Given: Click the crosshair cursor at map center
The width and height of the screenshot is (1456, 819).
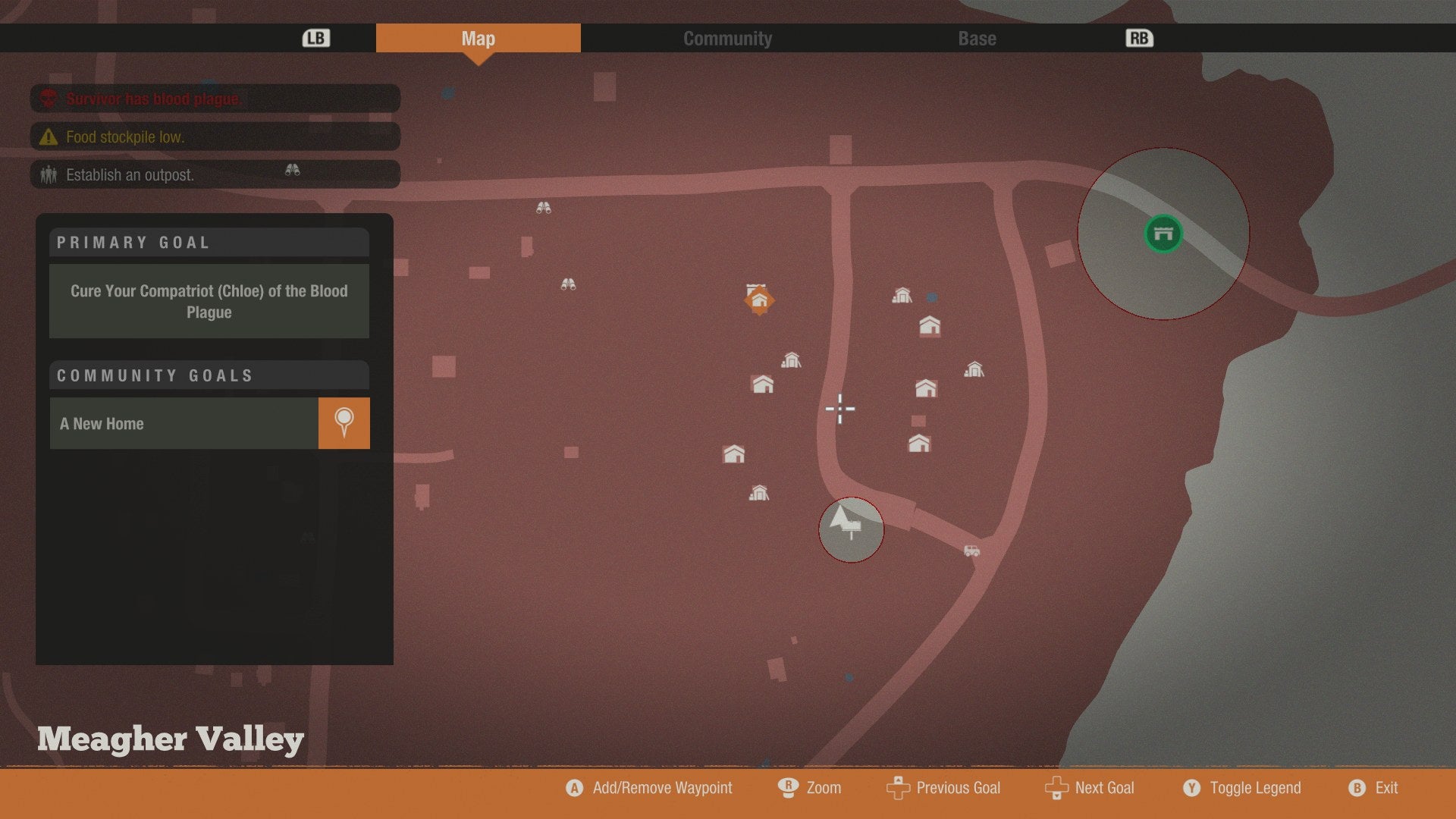Looking at the screenshot, I should coord(840,409).
